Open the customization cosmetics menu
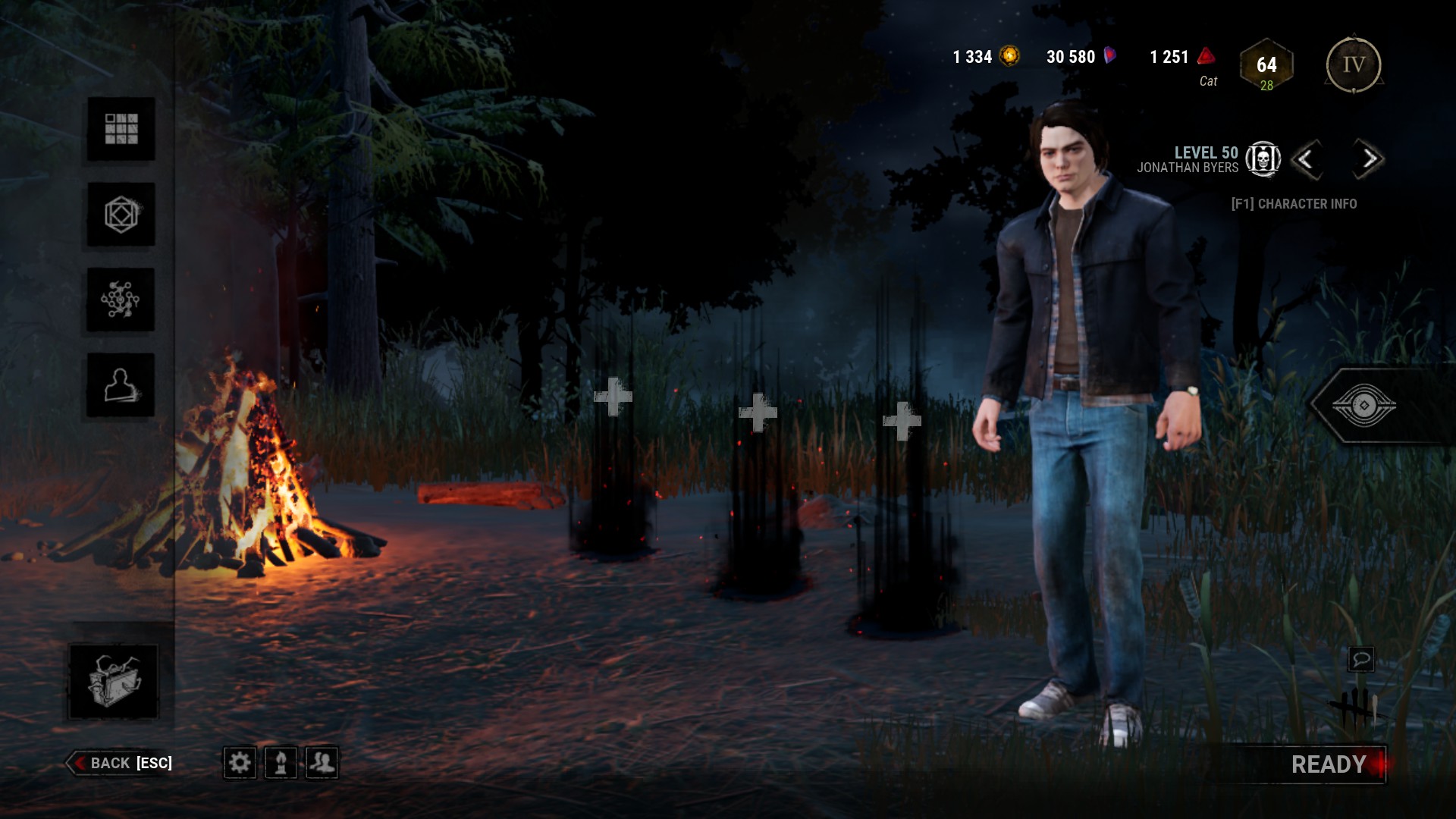The width and height of the screenshot is (1456, 819). pos(121,215)
